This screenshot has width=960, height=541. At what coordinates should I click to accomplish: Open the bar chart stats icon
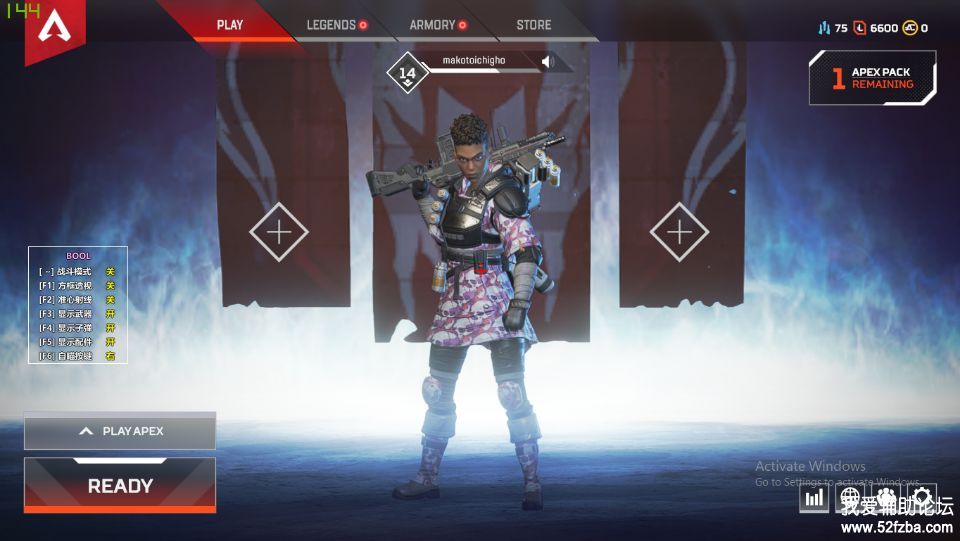tap(815, 497)
